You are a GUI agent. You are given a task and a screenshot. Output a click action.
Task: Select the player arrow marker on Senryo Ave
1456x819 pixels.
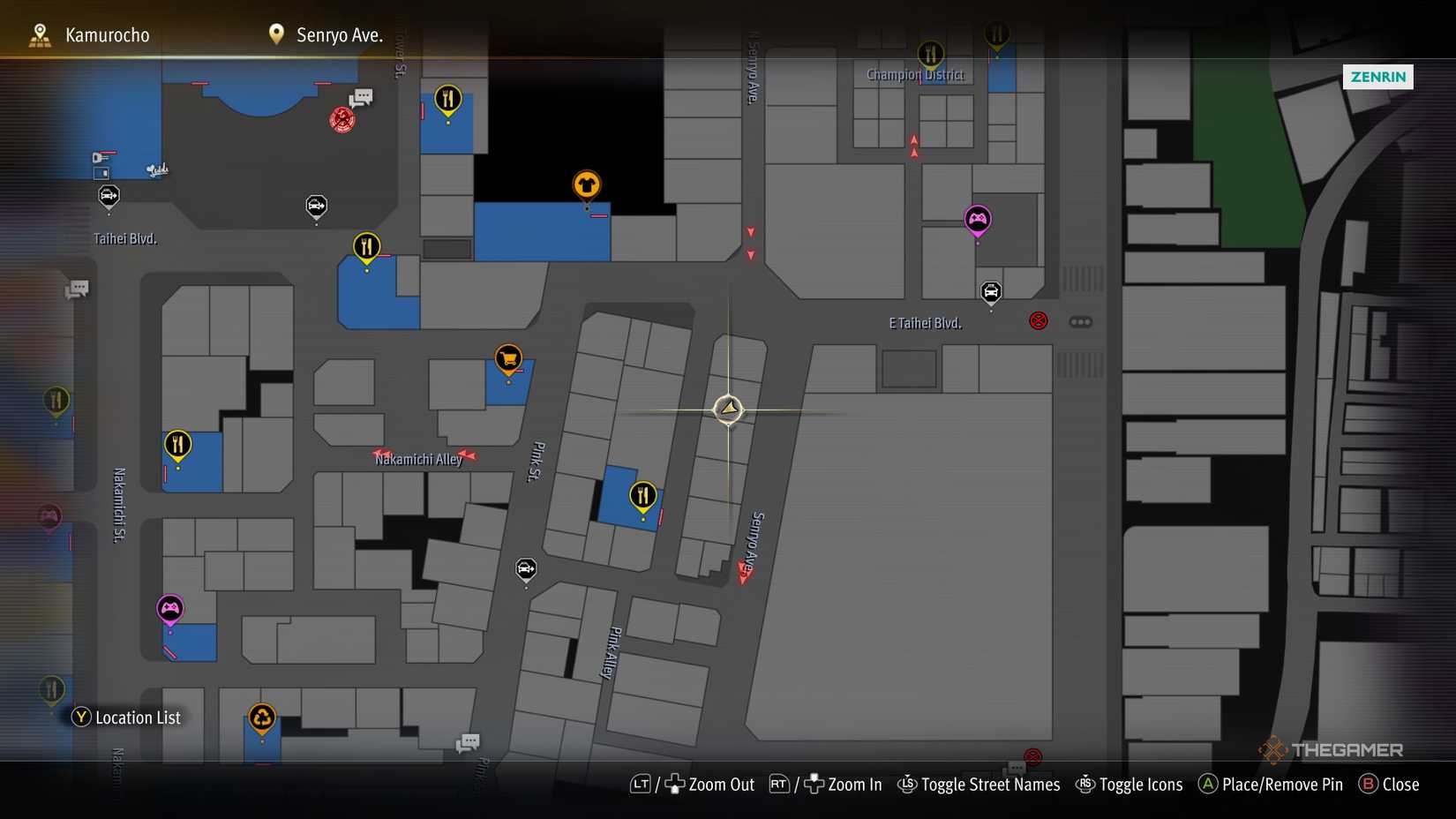coord(728,409)
